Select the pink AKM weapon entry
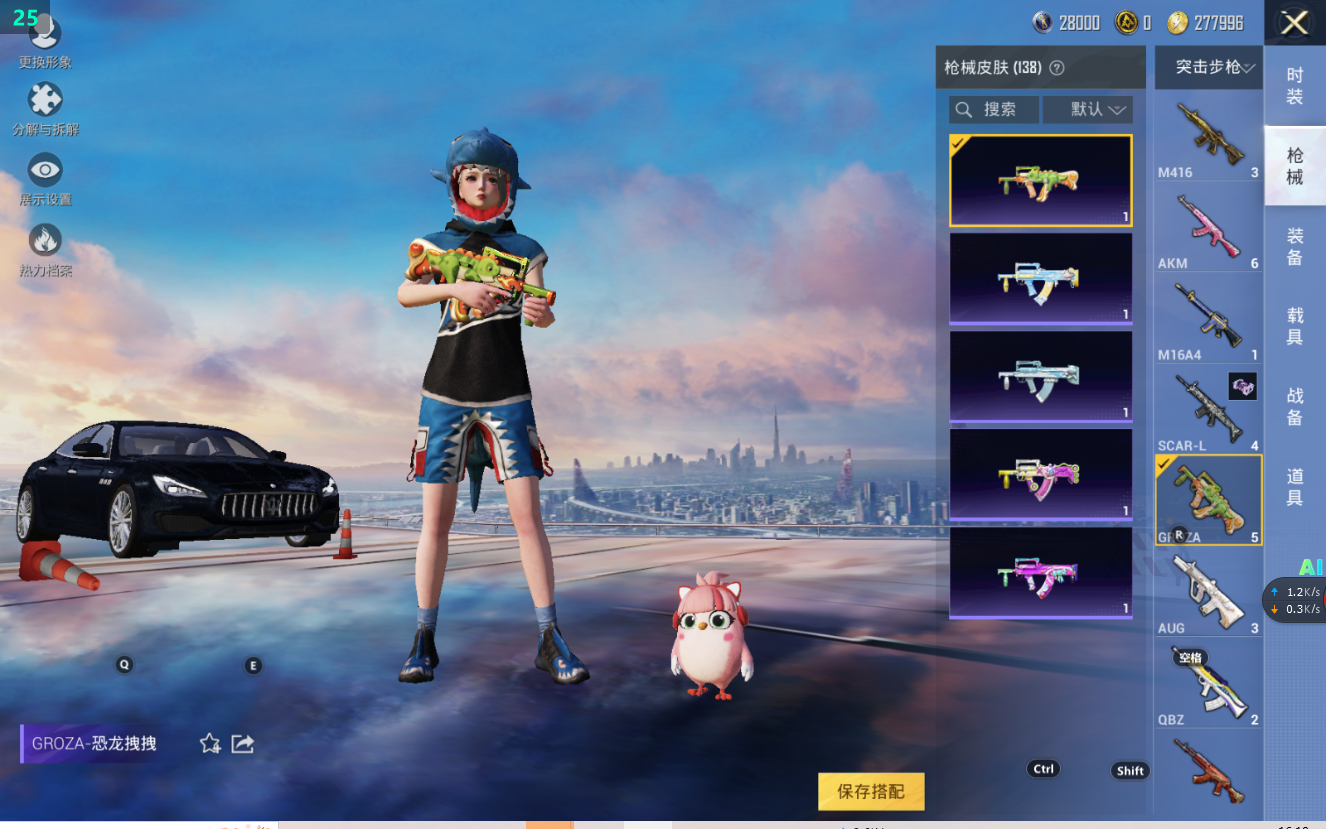 pyautogui.click(x=1208, y=228)
